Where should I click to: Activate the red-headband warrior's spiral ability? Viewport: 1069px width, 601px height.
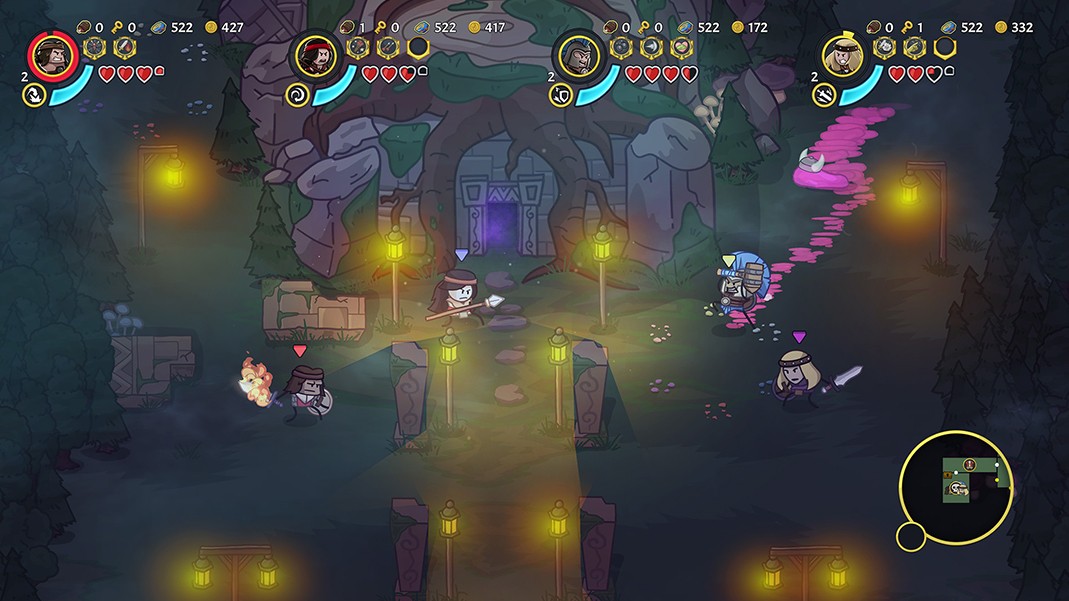click(x=298, y=95)
